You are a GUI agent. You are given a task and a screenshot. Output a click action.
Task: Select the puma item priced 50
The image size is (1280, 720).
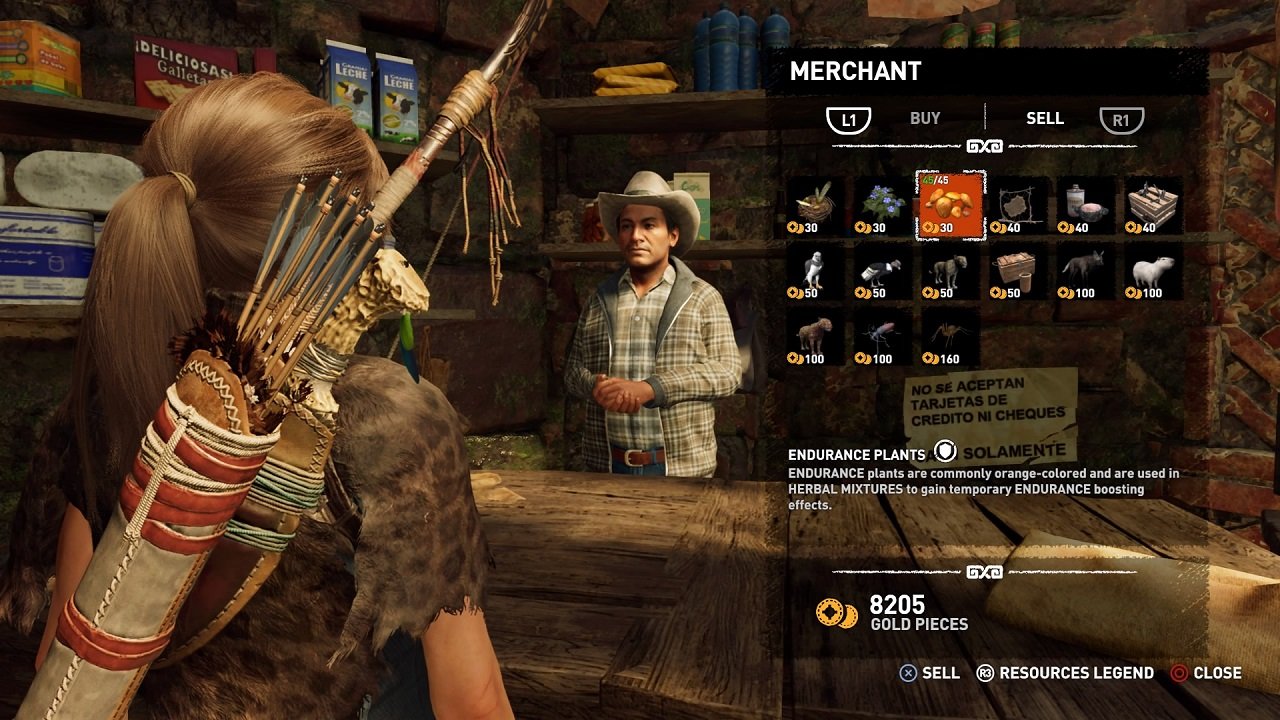click(x=950, y=272)
